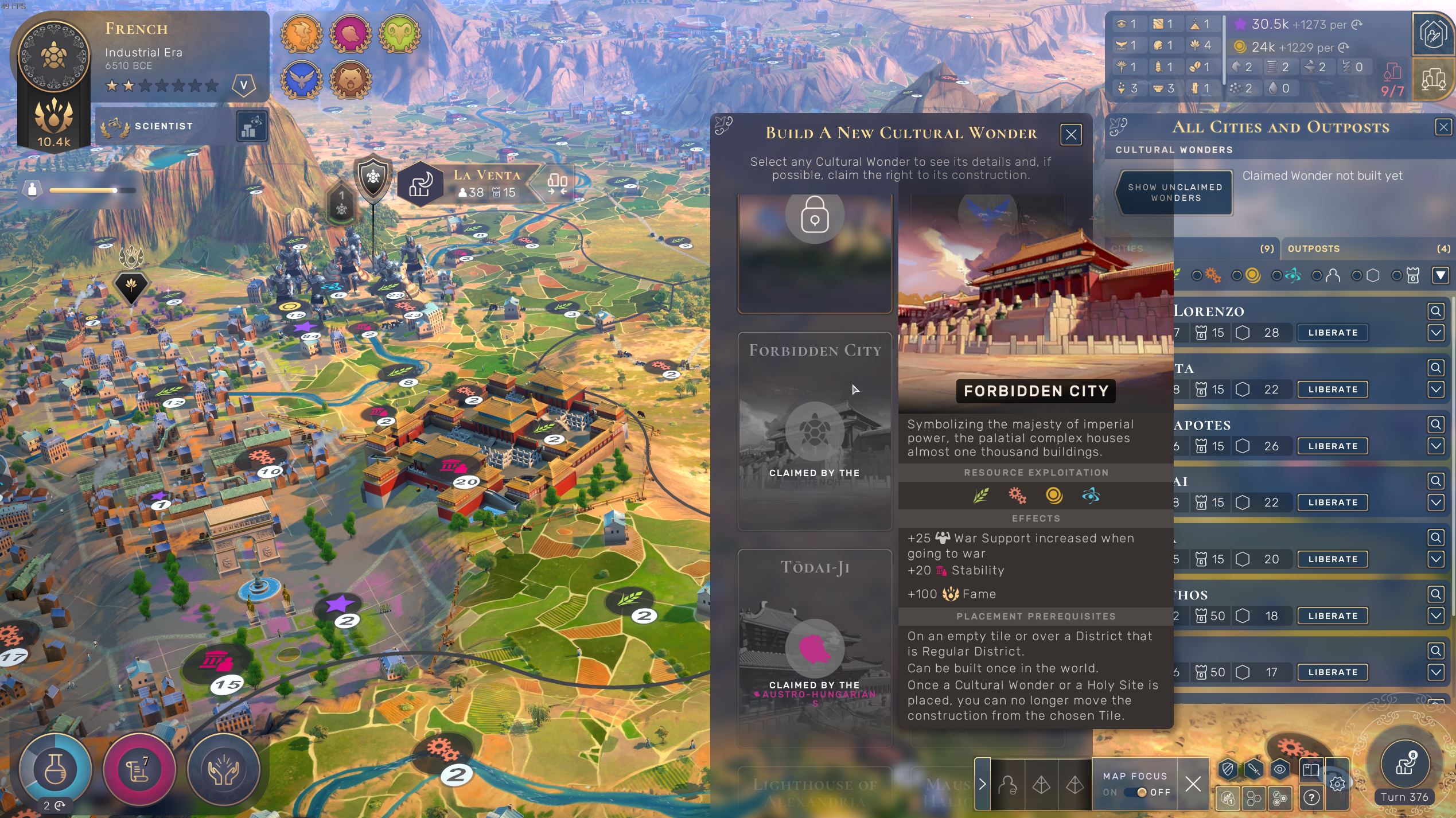Open the help question mark button
Viewport: 1456px width, 818px height.
(1311, 797)
